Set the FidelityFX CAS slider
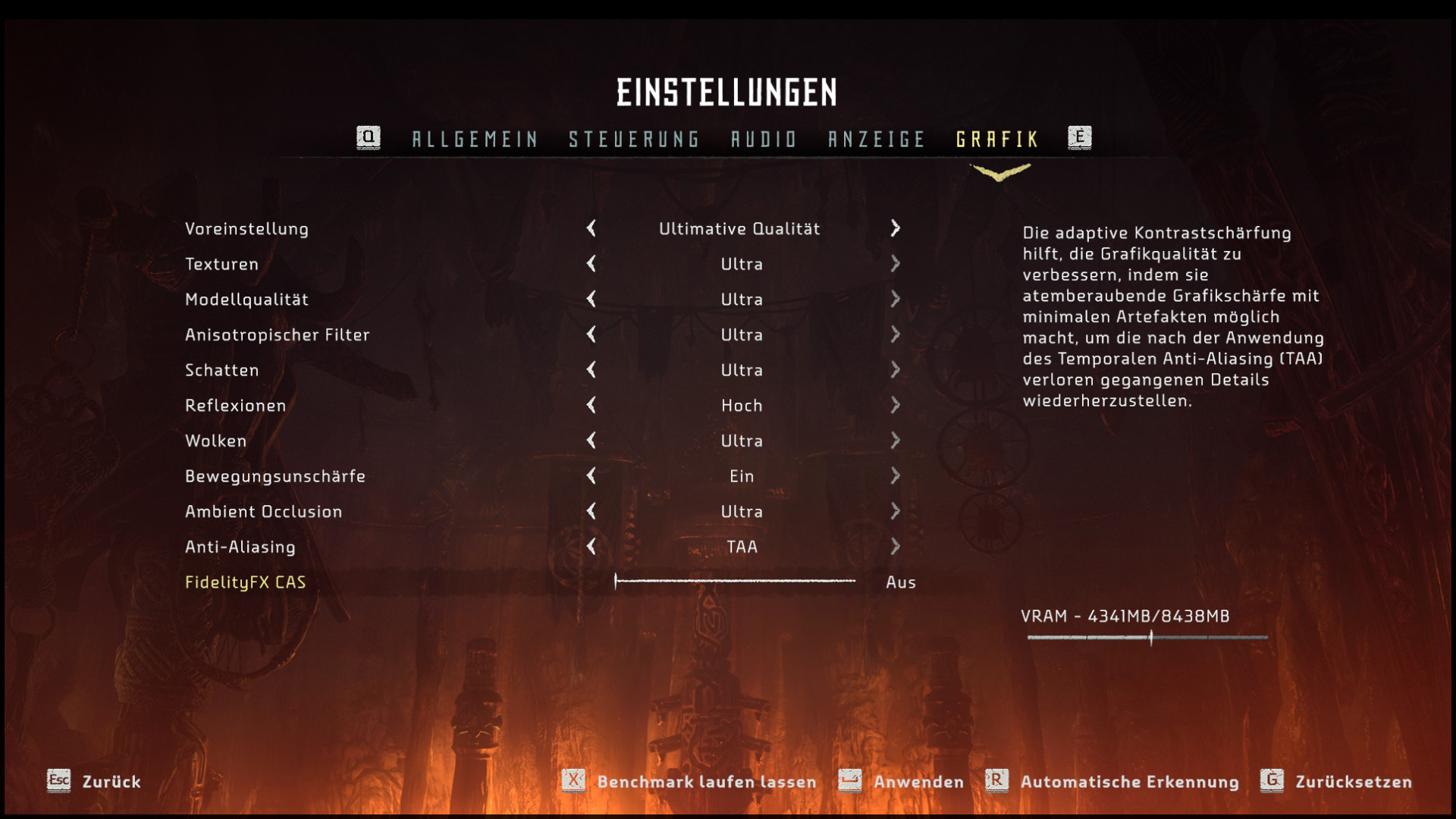The width and height of the screenshot is (1456, 819). [735, 582]
